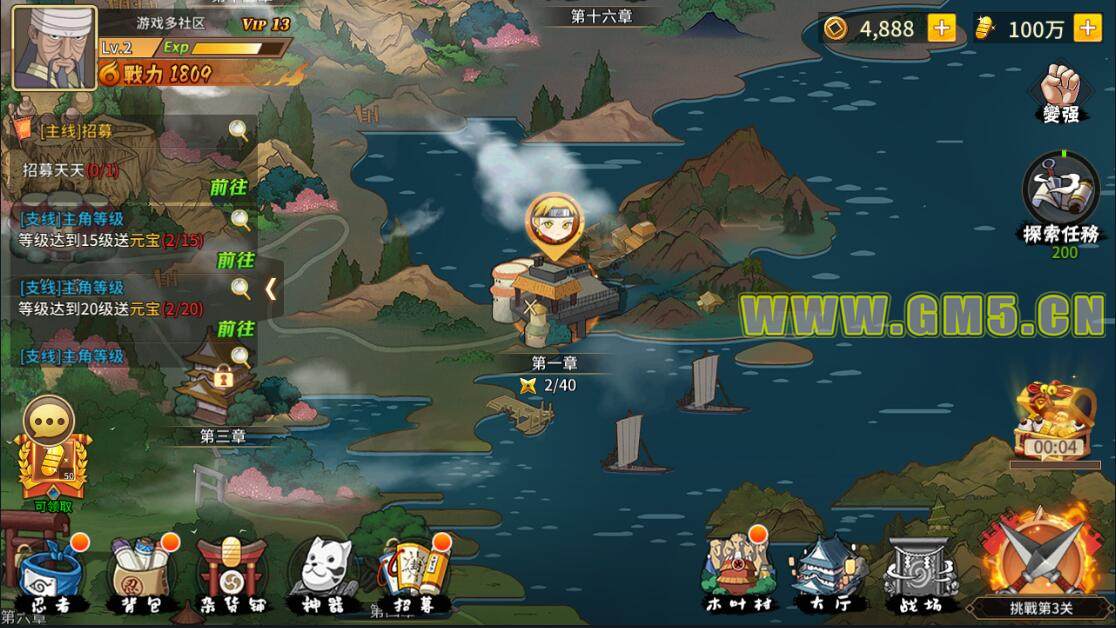
Task: Add gold ingots using the plus button
Action: pos(1088,29)
